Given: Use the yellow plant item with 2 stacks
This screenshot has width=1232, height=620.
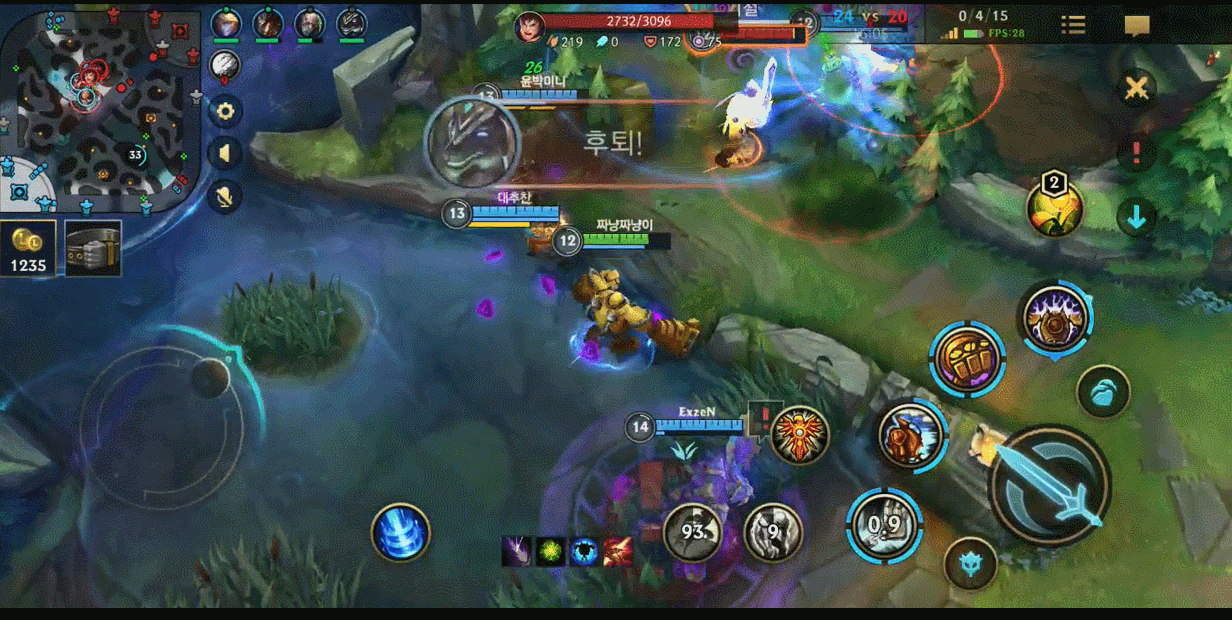Looking at the screenshot, I should click(1055, 208).
